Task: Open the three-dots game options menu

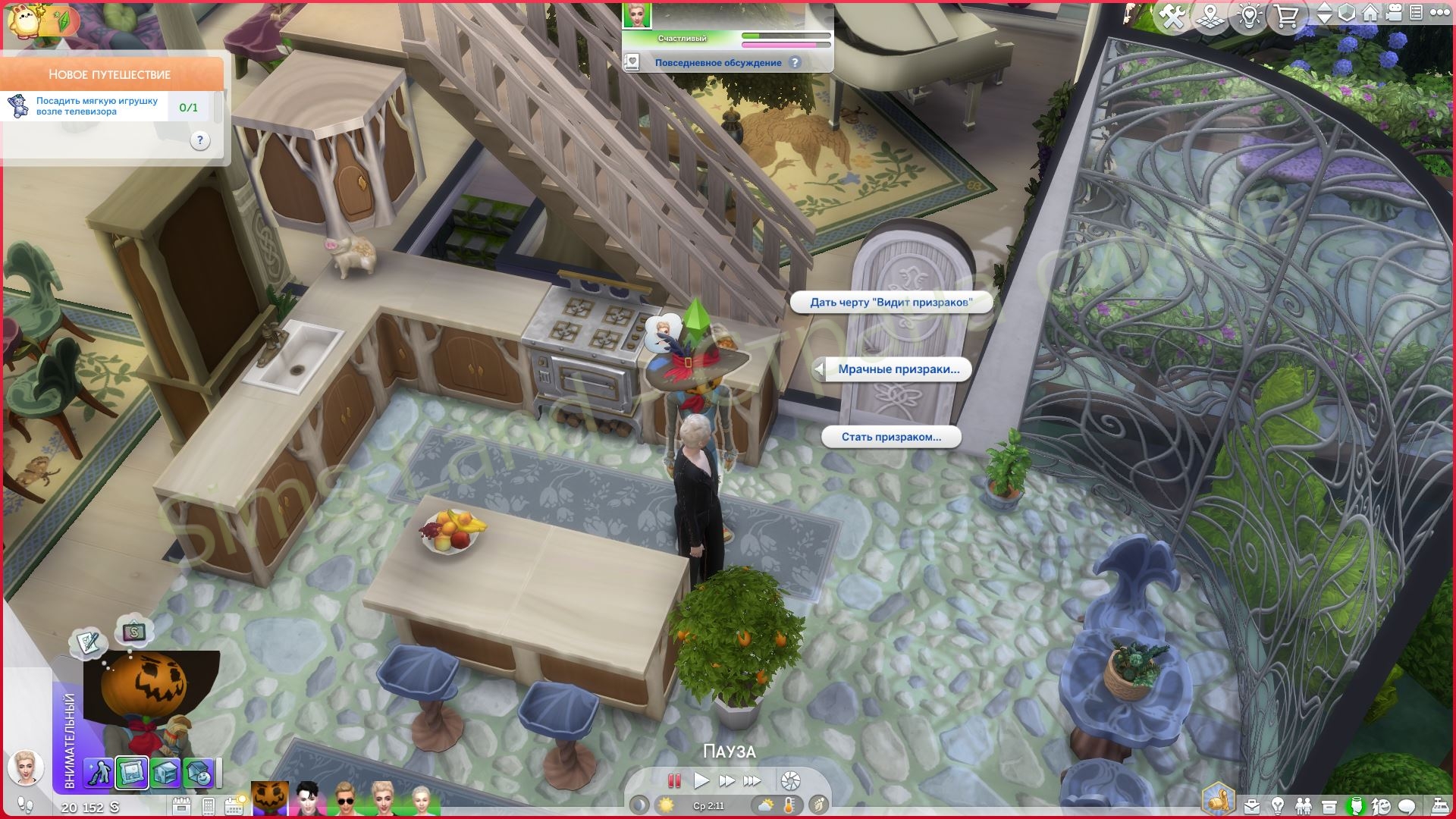Action: (x=1438, y=14)
